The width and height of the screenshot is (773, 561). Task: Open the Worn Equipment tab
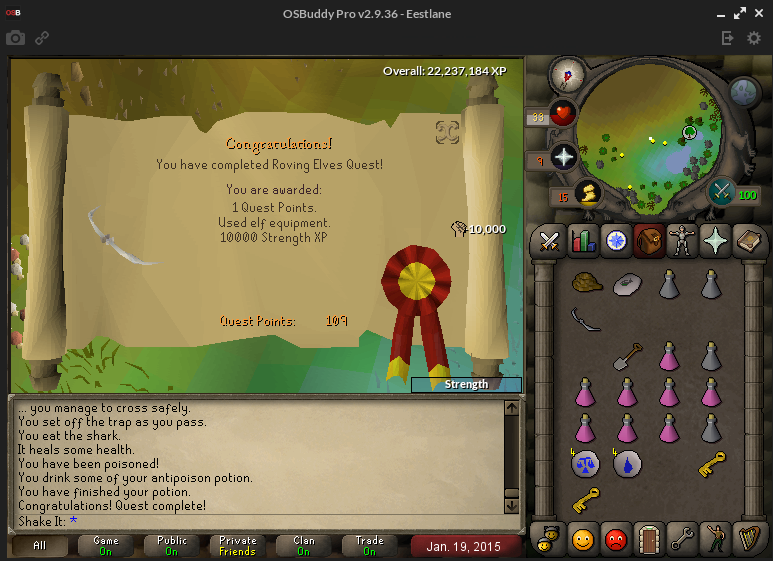tap(682, 241)
